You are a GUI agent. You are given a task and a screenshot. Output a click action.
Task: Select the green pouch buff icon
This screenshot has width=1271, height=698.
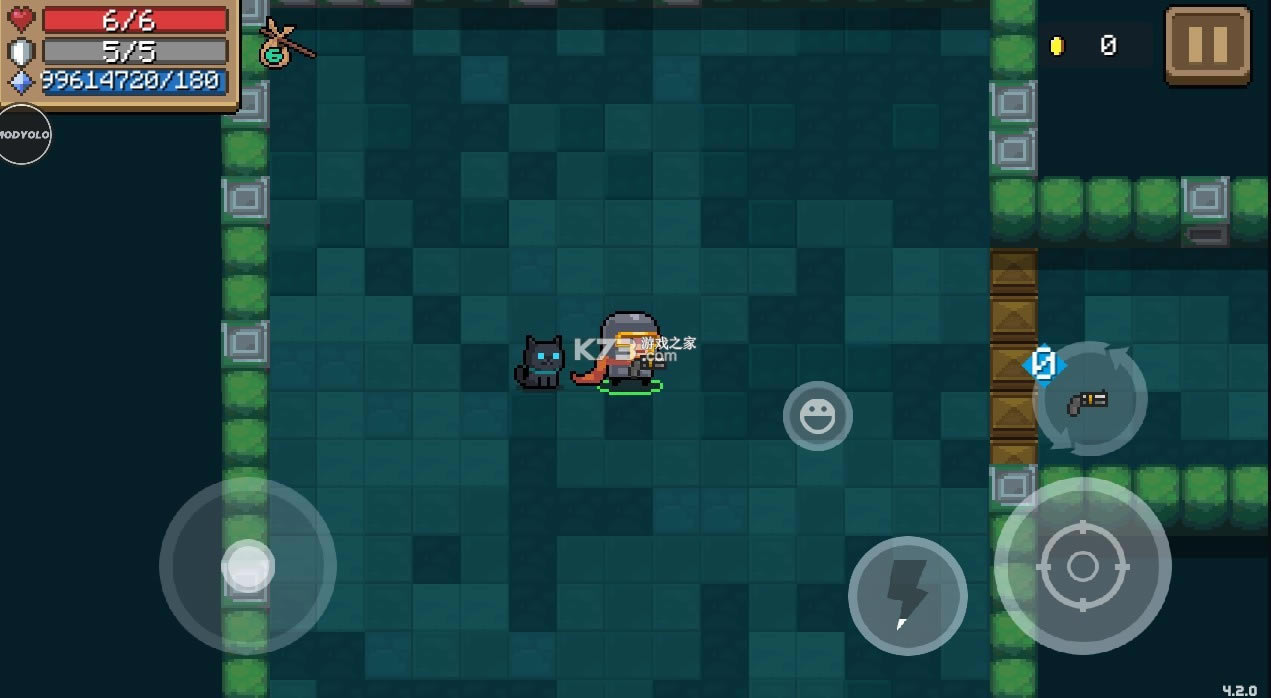[x=276, y=47]
